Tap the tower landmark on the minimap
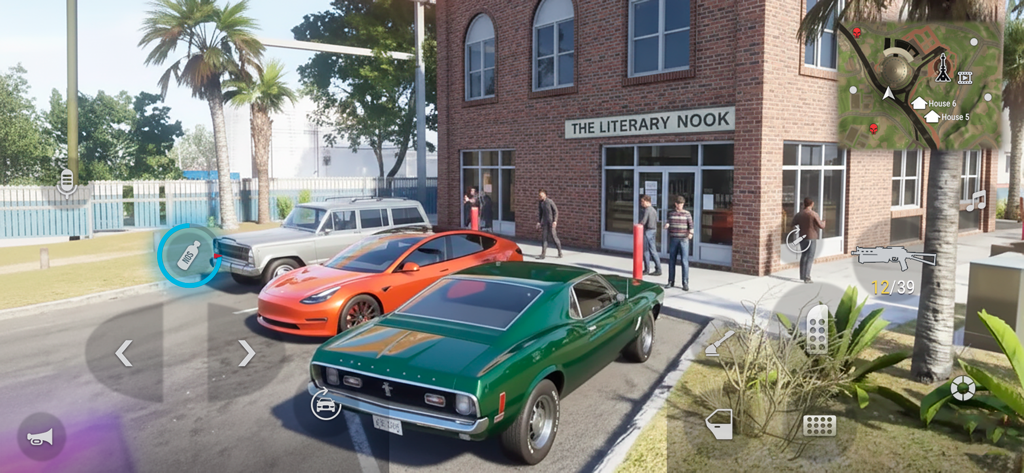1024x473 pixels. (941, 67)
